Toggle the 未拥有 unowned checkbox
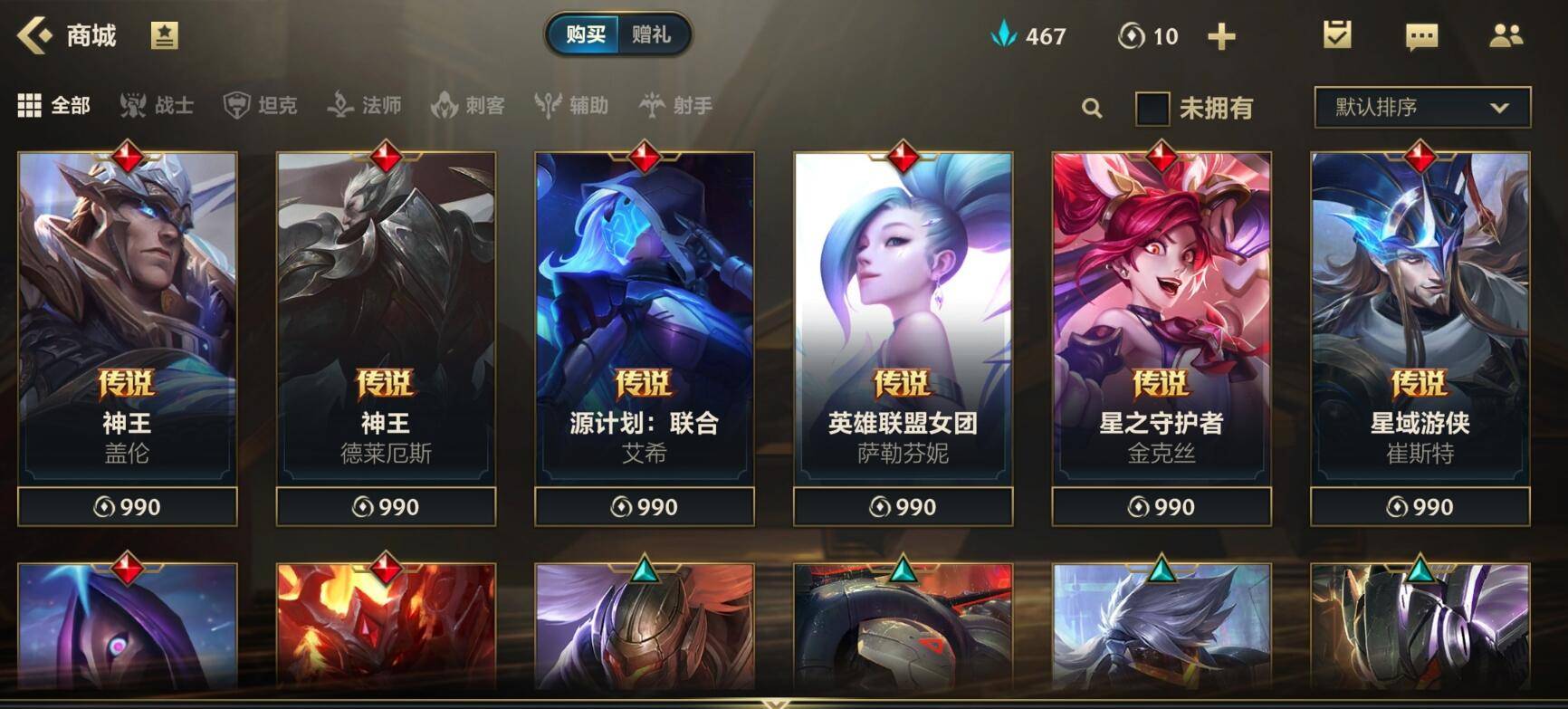Screen dimensions: 1568x709 1152,109
